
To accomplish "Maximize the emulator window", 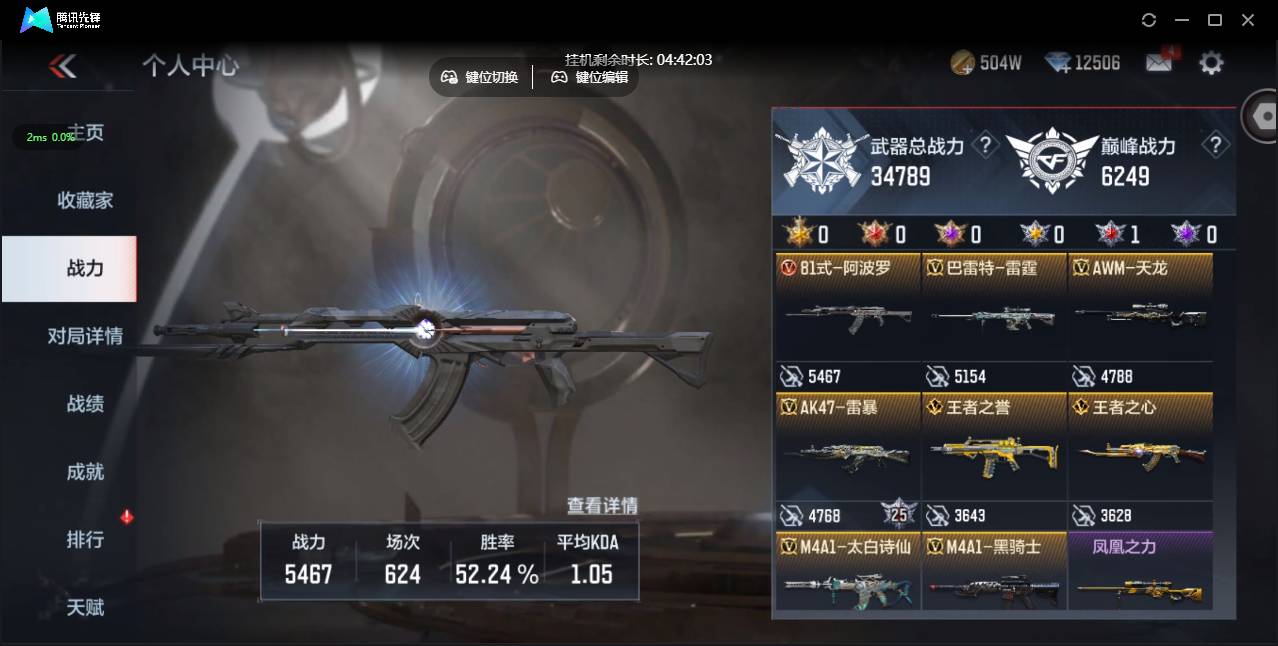I will pos(1215,20).
